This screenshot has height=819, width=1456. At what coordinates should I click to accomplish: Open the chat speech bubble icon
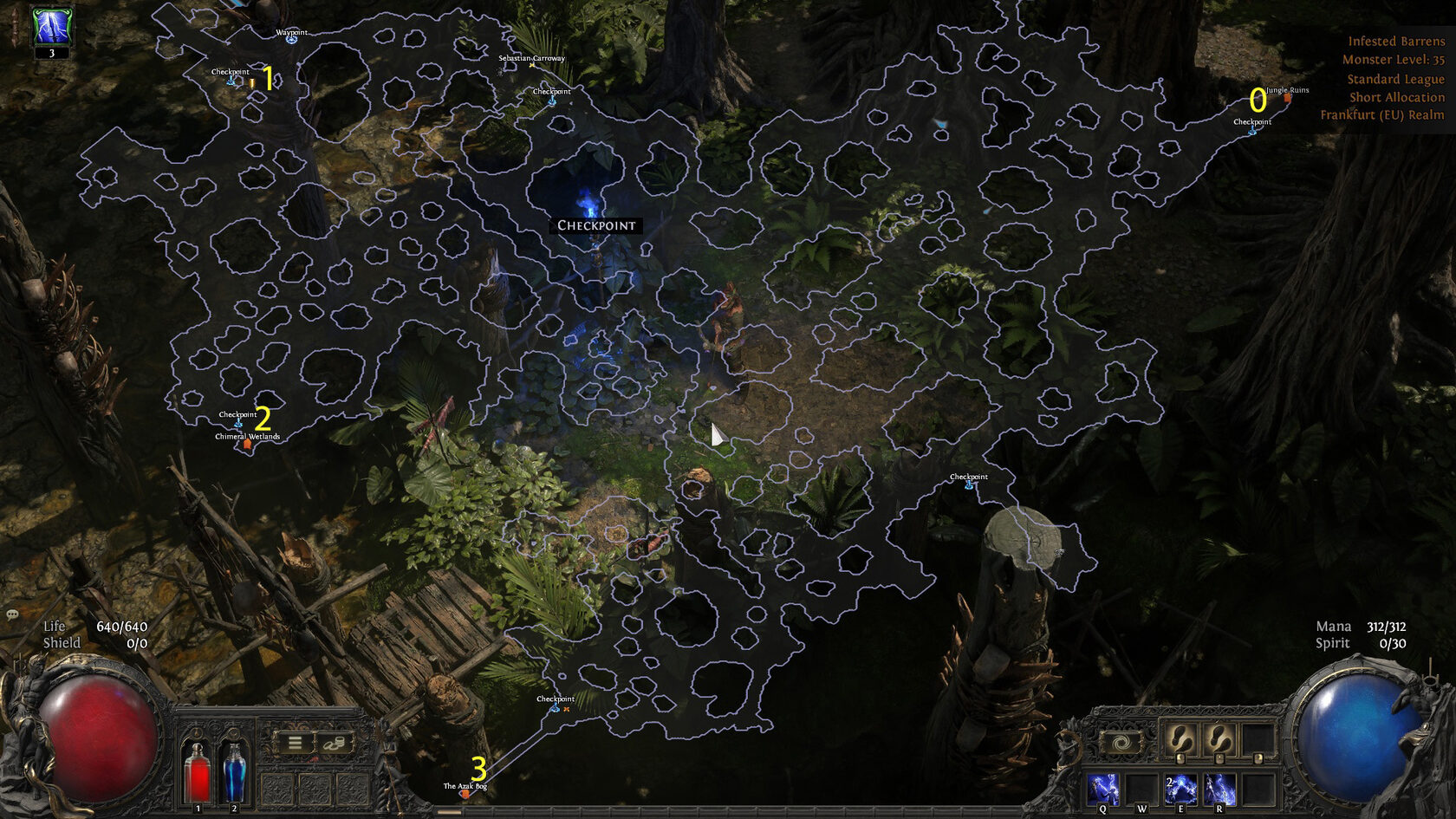(x=13, y=614)
